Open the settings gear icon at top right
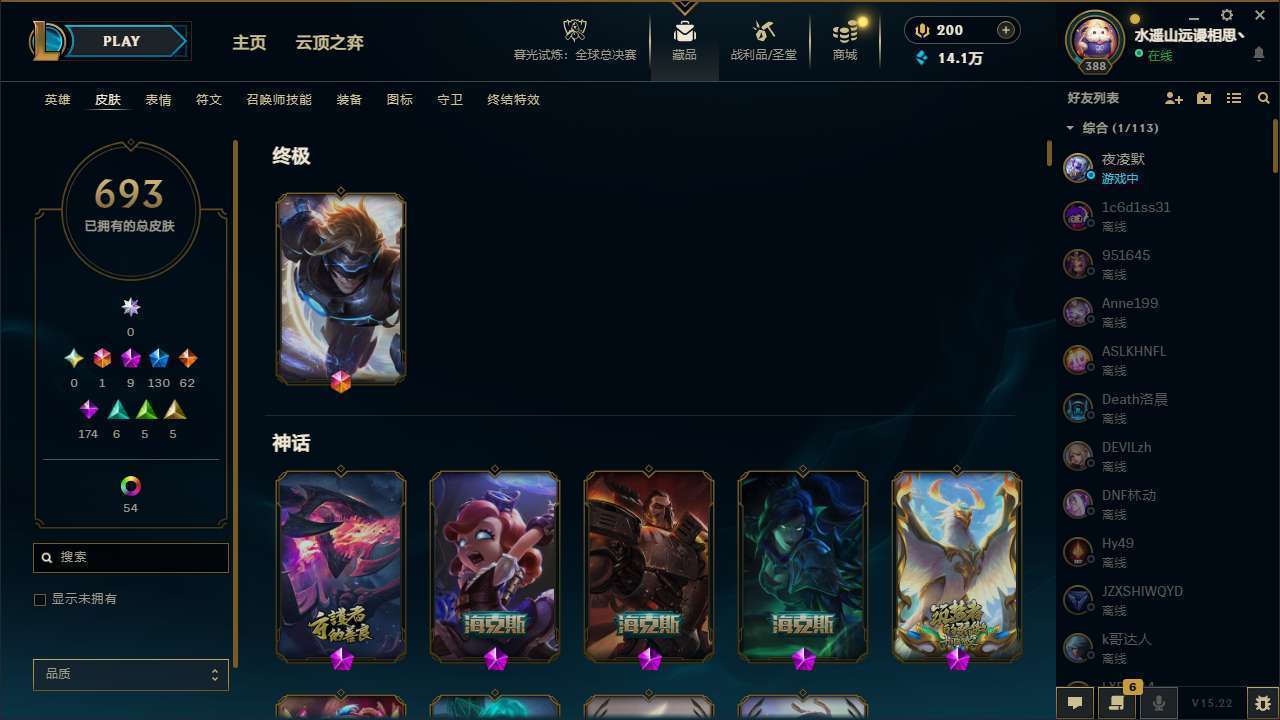1280x720 pixels. click(x=1226, y=15)
